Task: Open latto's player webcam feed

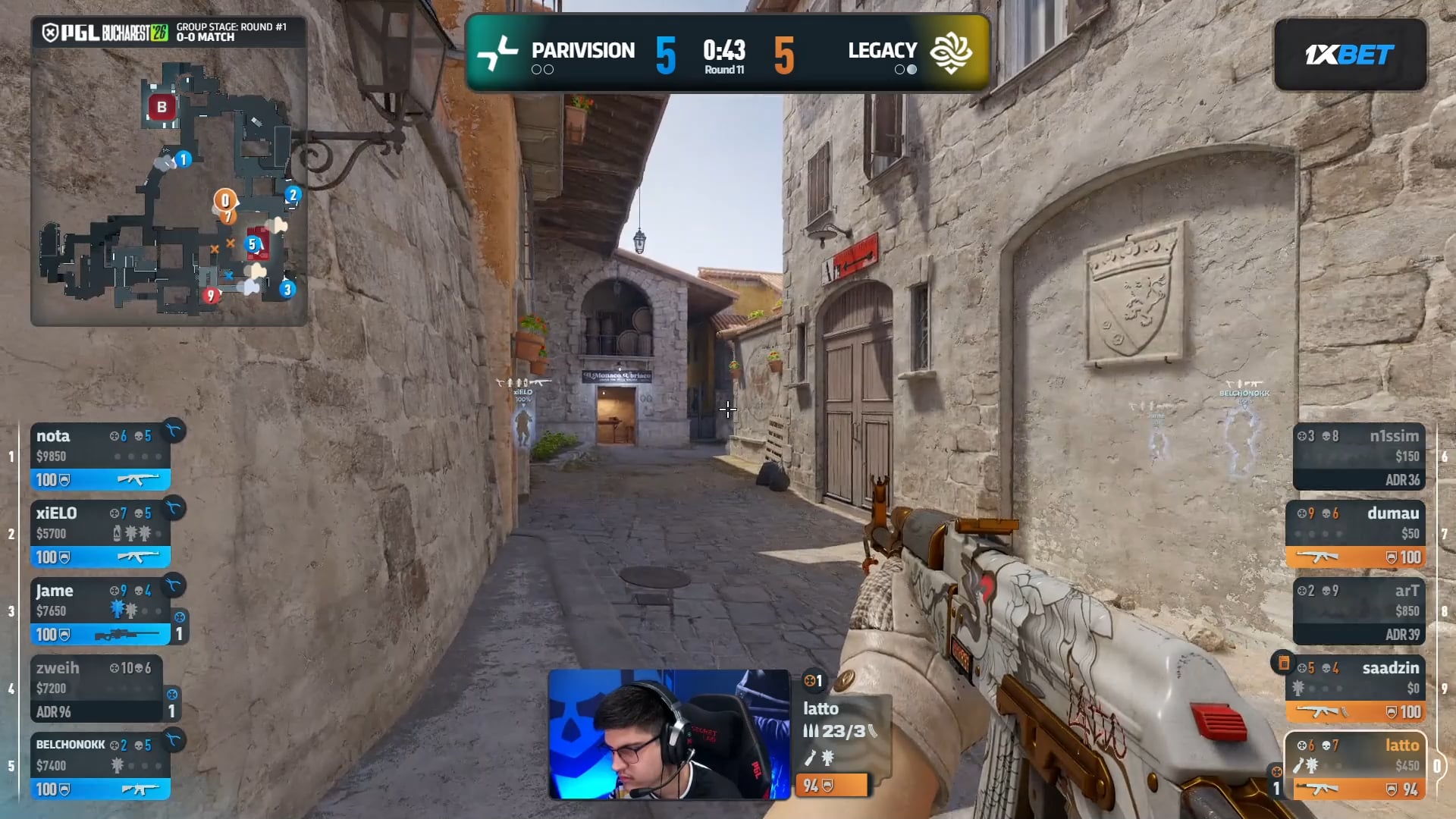Action: [x=669, y=734]
